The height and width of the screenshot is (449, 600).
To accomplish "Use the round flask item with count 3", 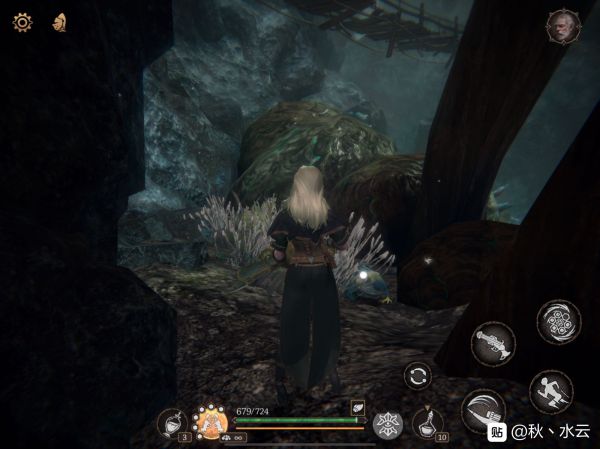I will coord(172,423).
